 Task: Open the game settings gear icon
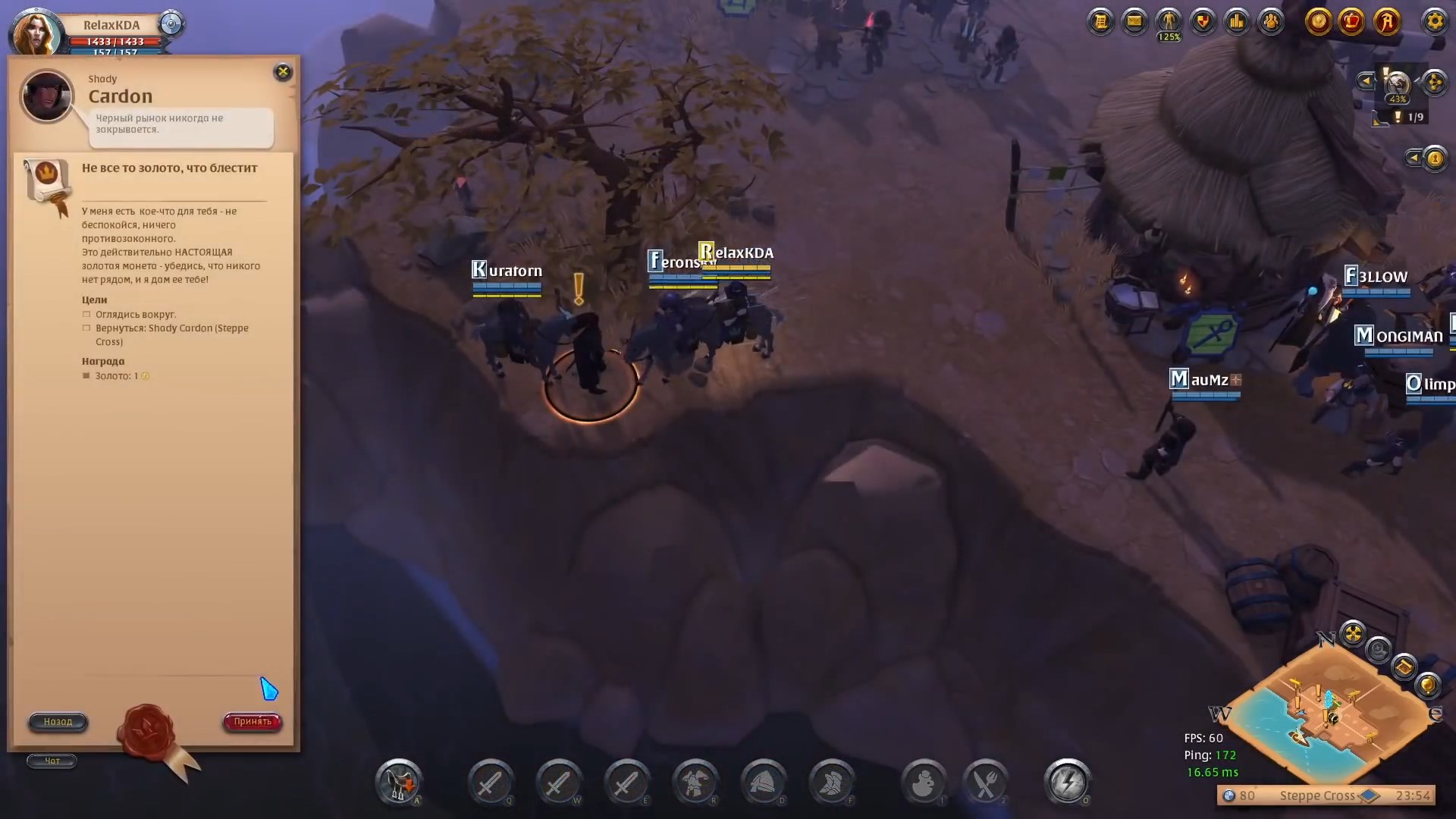coord(1436,22)
